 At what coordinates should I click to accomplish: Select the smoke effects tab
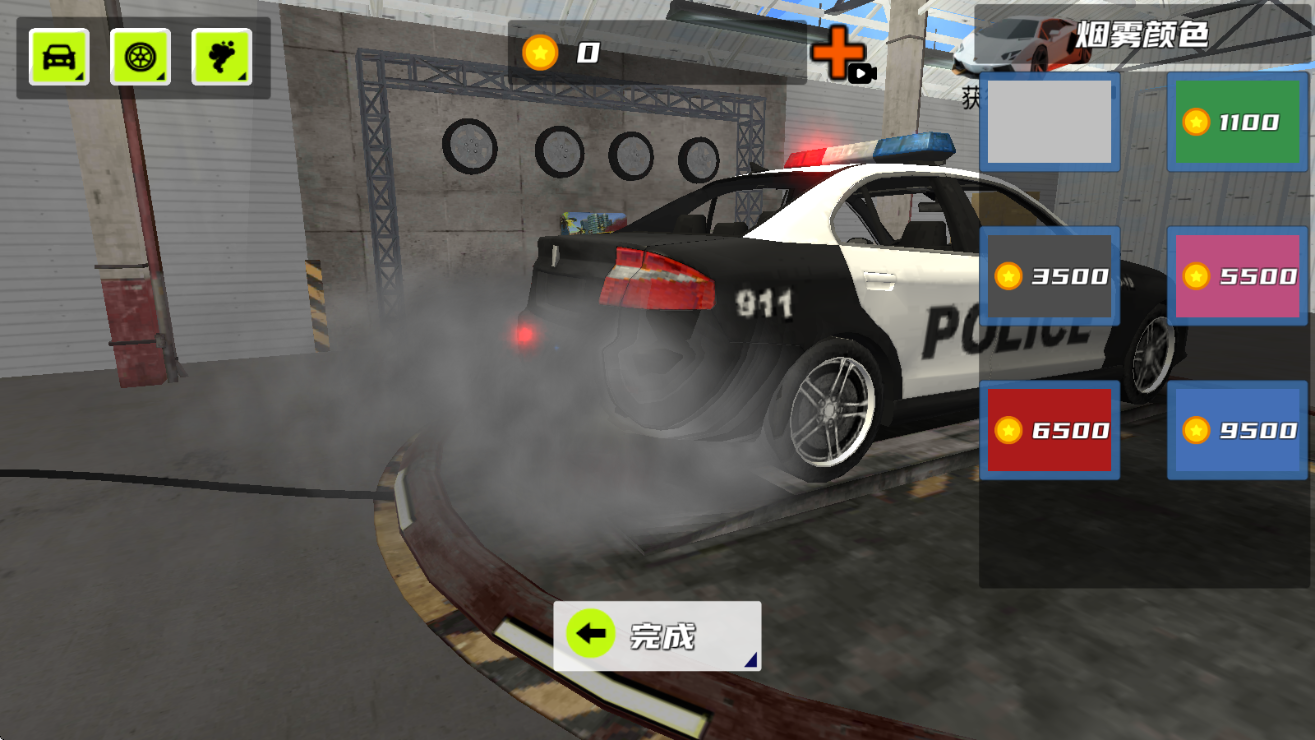pyautogui.click(x=222, y=57)
